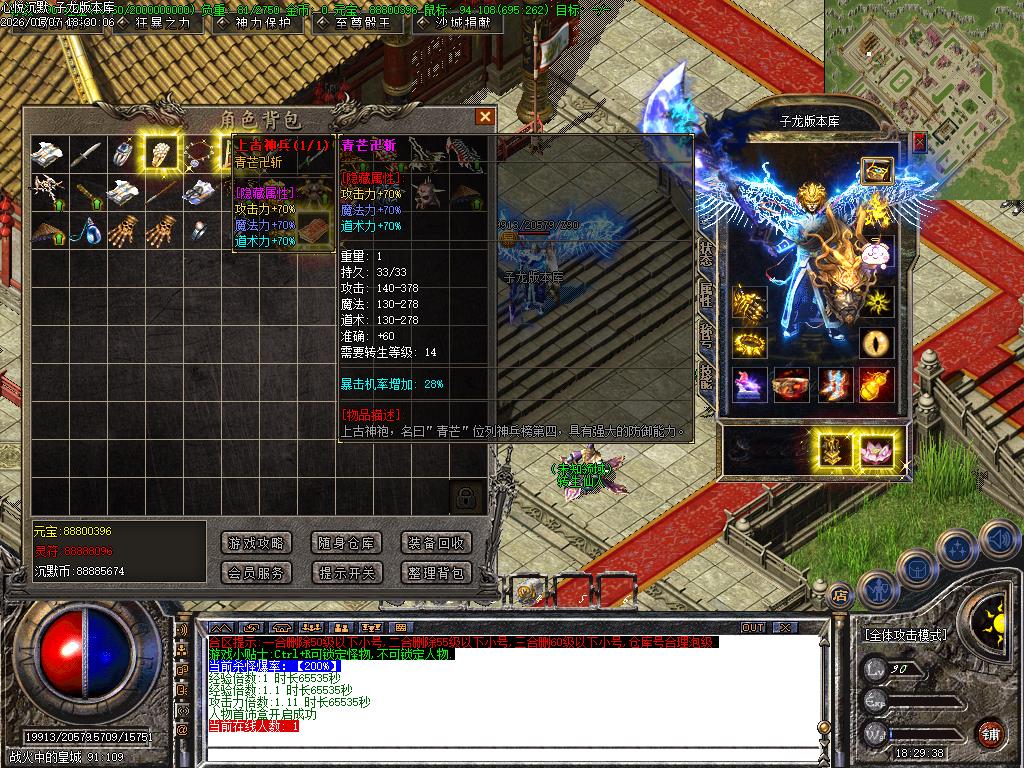Open 会员服务 member services
This screenshot has height=768, width=1024.
[x=256, y=573]
